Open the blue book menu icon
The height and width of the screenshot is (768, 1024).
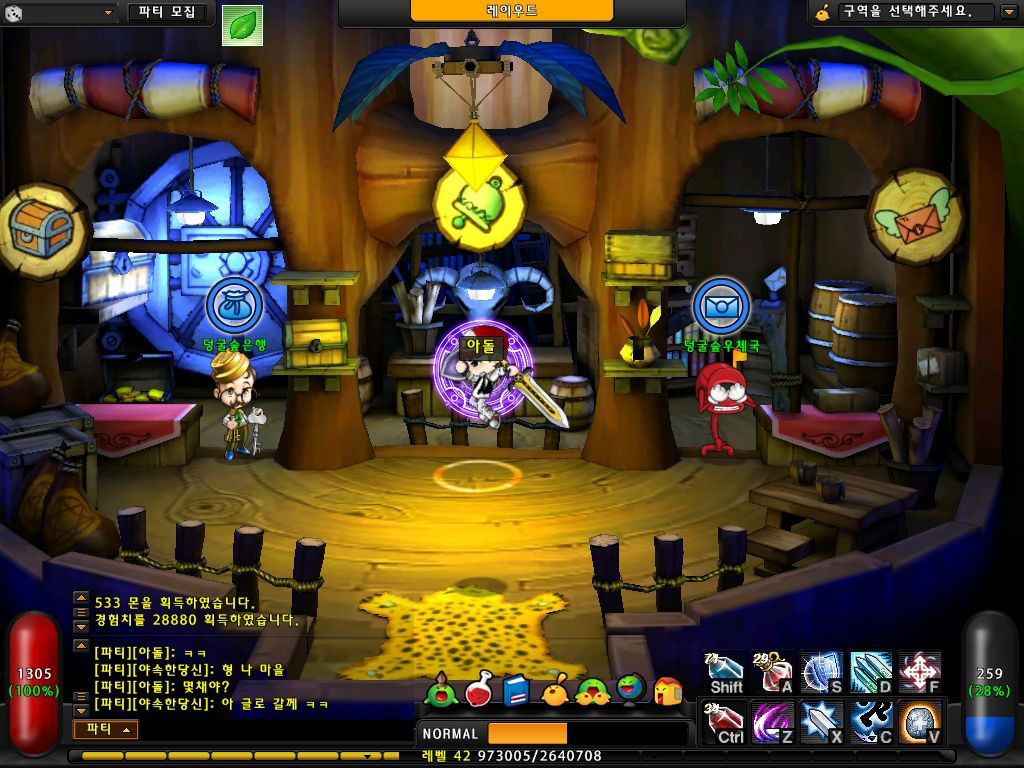coord(516,690)
